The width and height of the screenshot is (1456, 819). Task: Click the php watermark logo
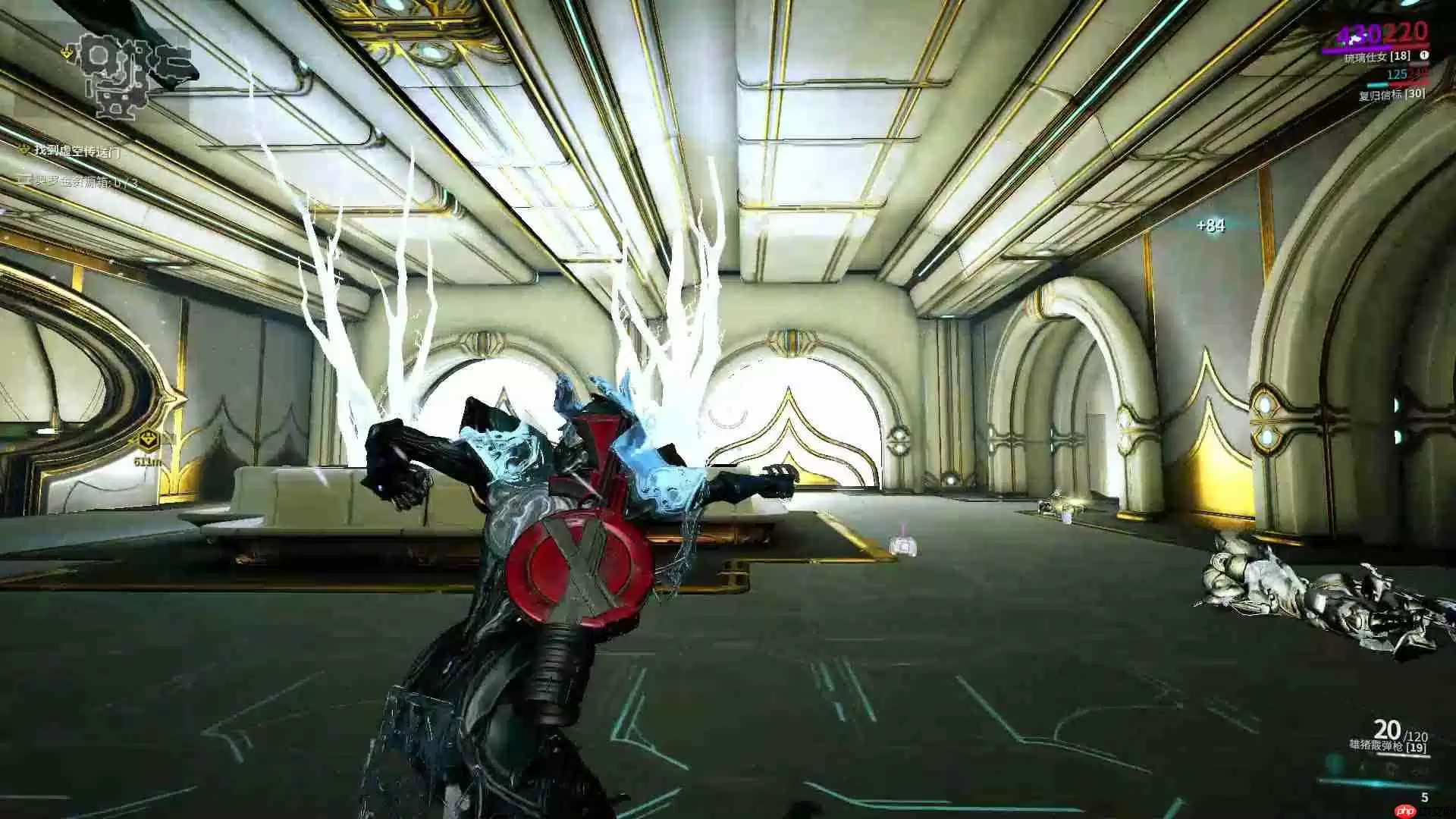pyautogui.click(x=1405, y=811)
